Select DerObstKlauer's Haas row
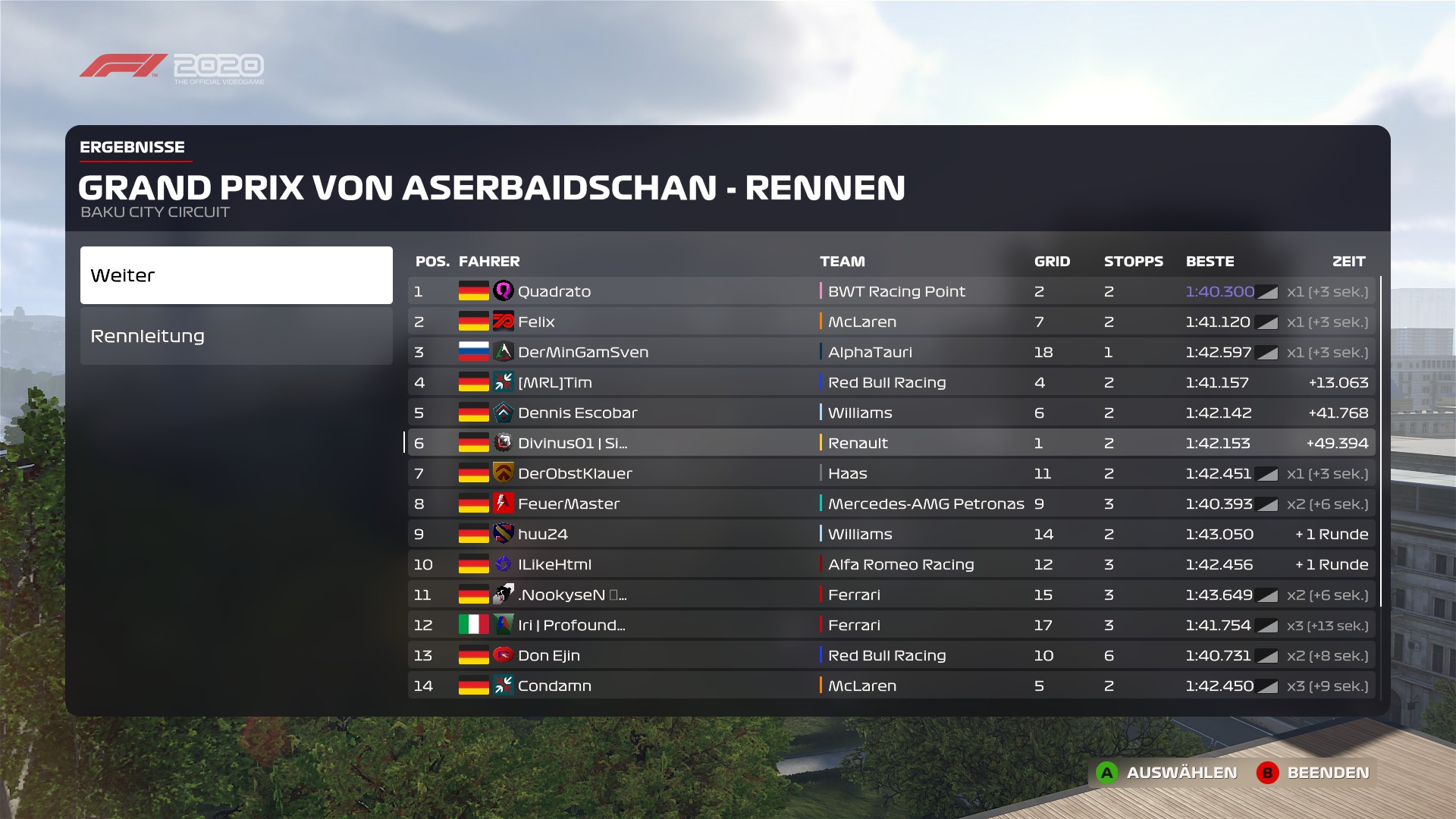Image resolution: width=1456 pixels, height=819 pixels. pyautogui.click(x=891, y=473)
